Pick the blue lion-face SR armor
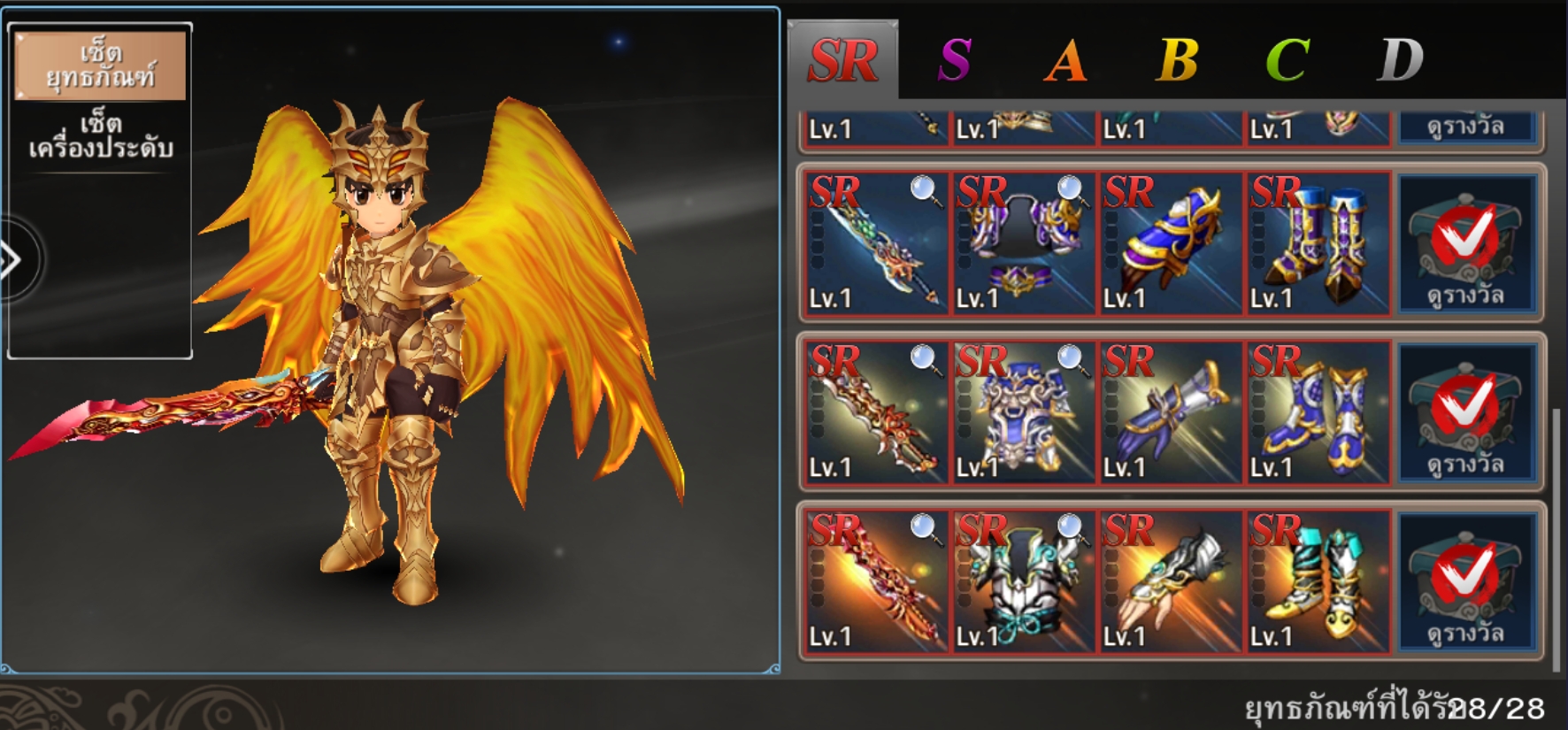 tap(1022, 412)
